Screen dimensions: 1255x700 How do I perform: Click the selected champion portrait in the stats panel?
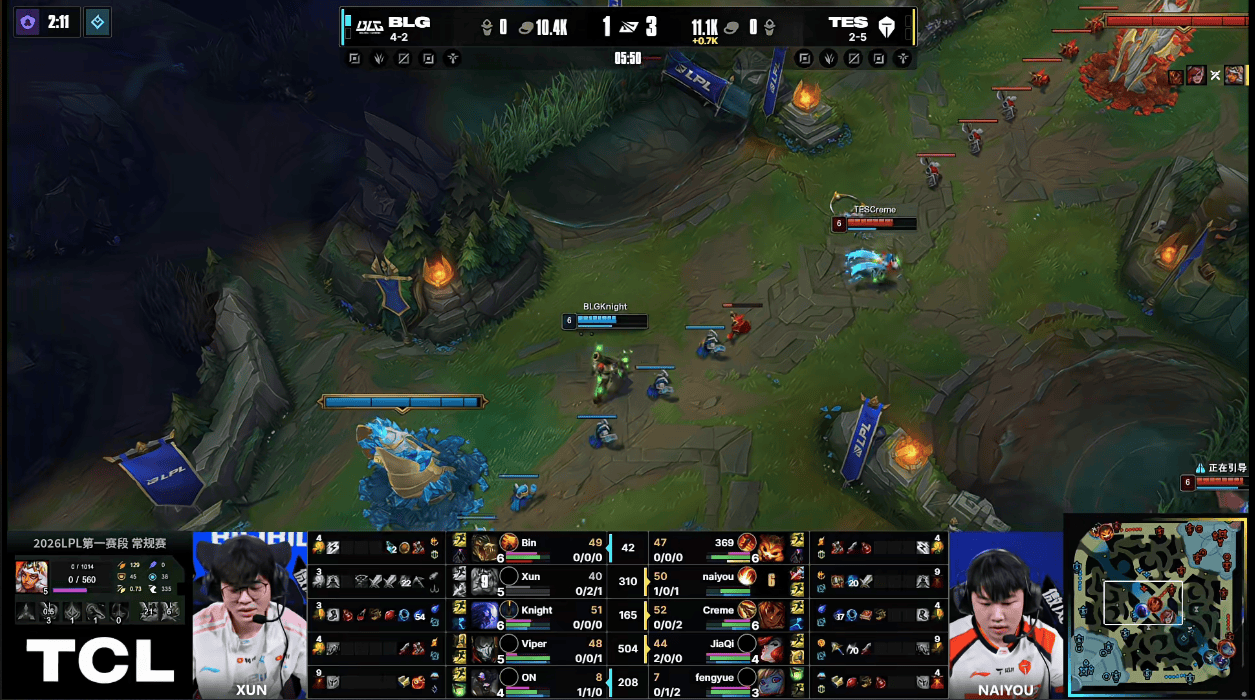point(31,576)
